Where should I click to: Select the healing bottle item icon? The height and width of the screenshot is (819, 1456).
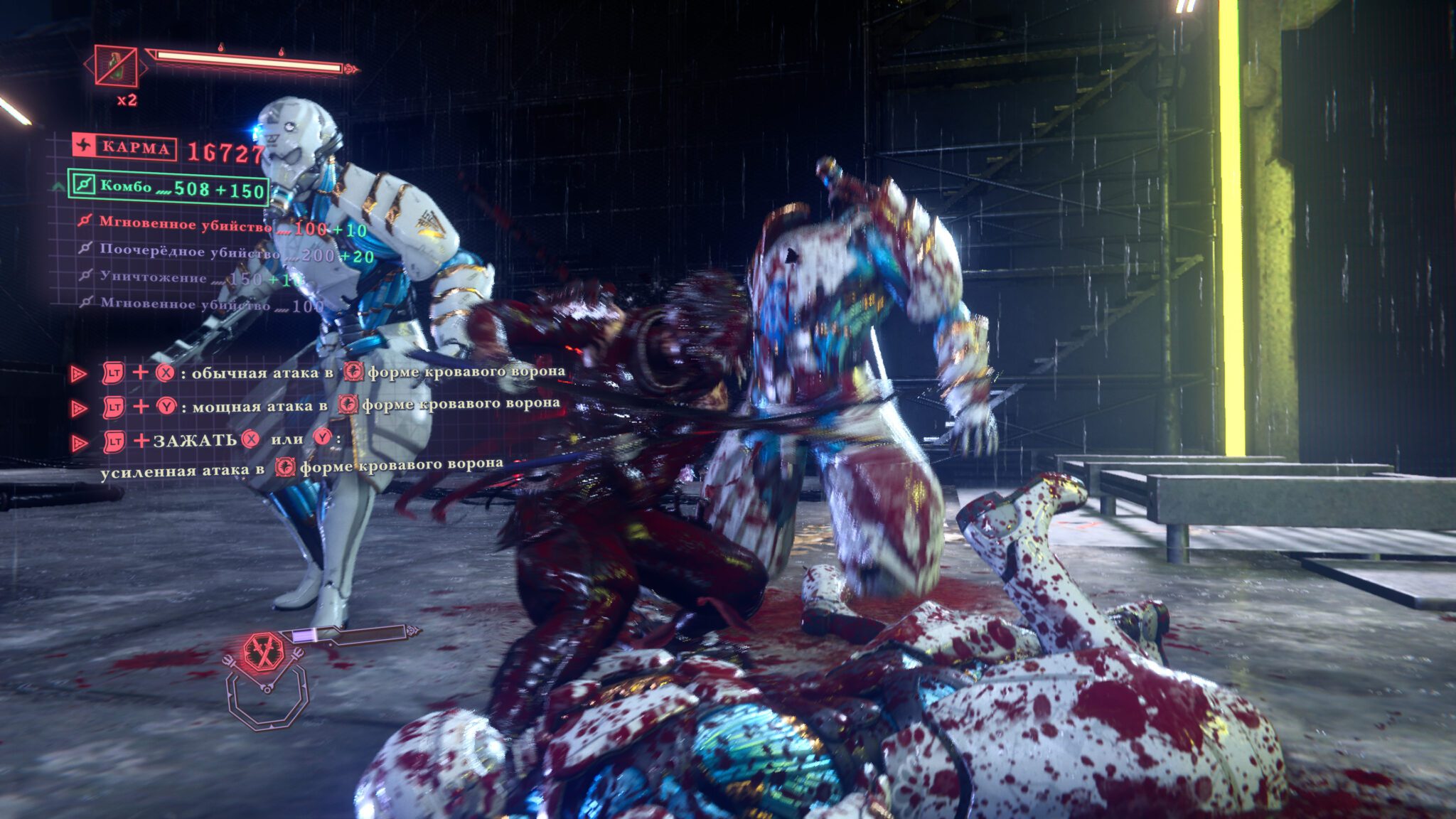[x=115, y=65]
